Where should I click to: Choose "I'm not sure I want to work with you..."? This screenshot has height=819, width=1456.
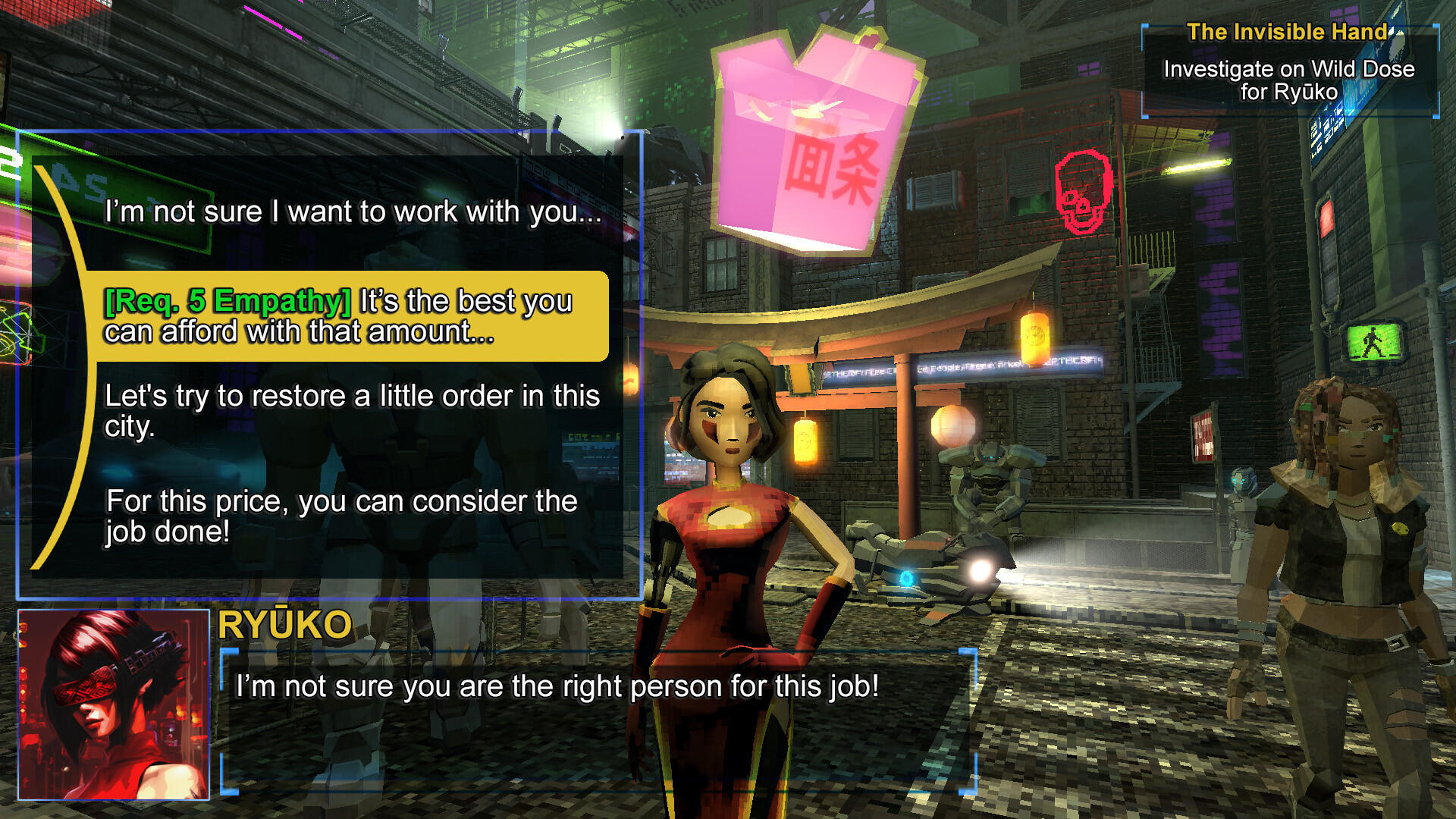coord(353,212)
